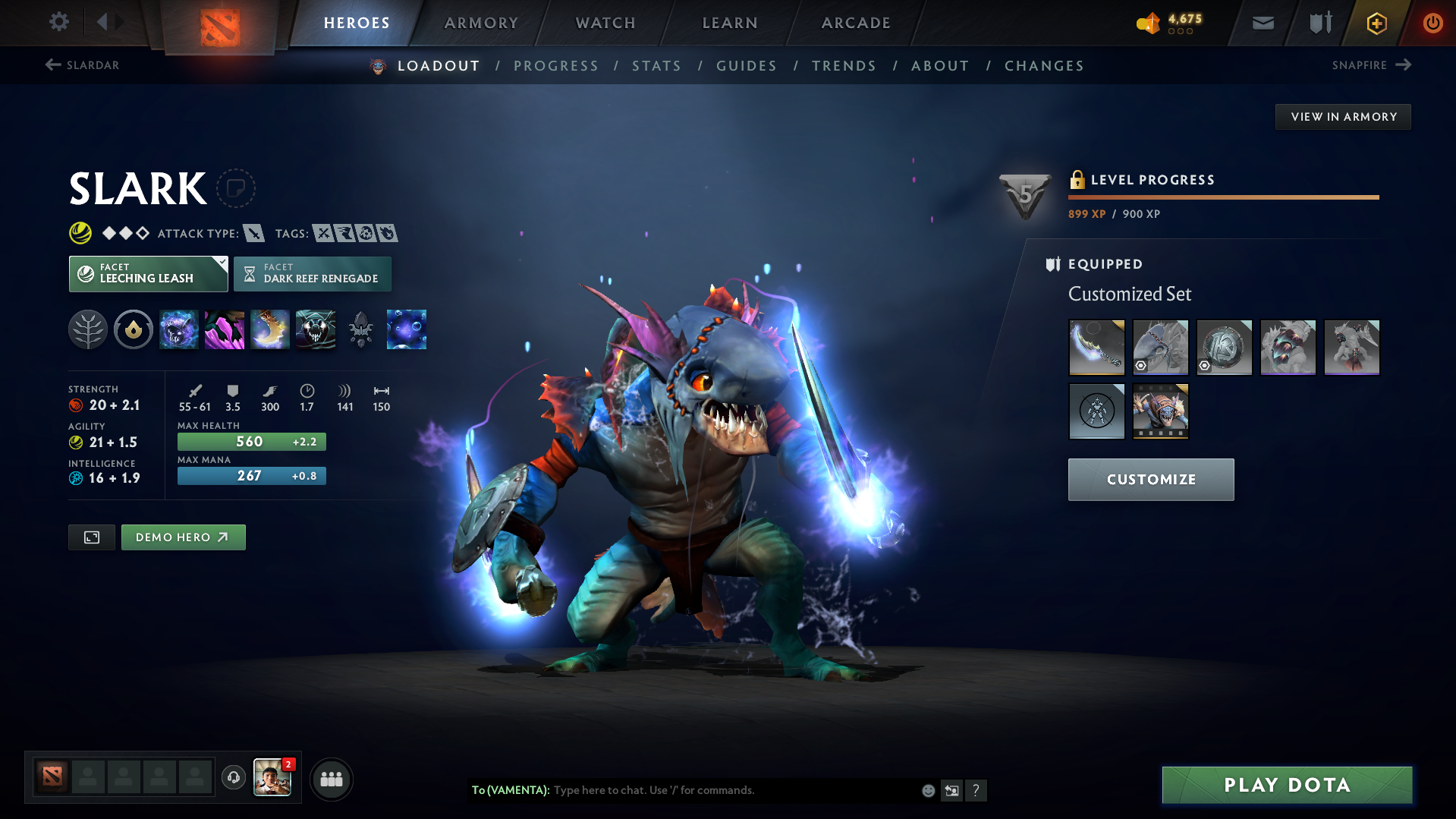This screenshot has height=819, width=1456.
Task: Click the CUSTOMIZE button
Action: click(1150, 479)
